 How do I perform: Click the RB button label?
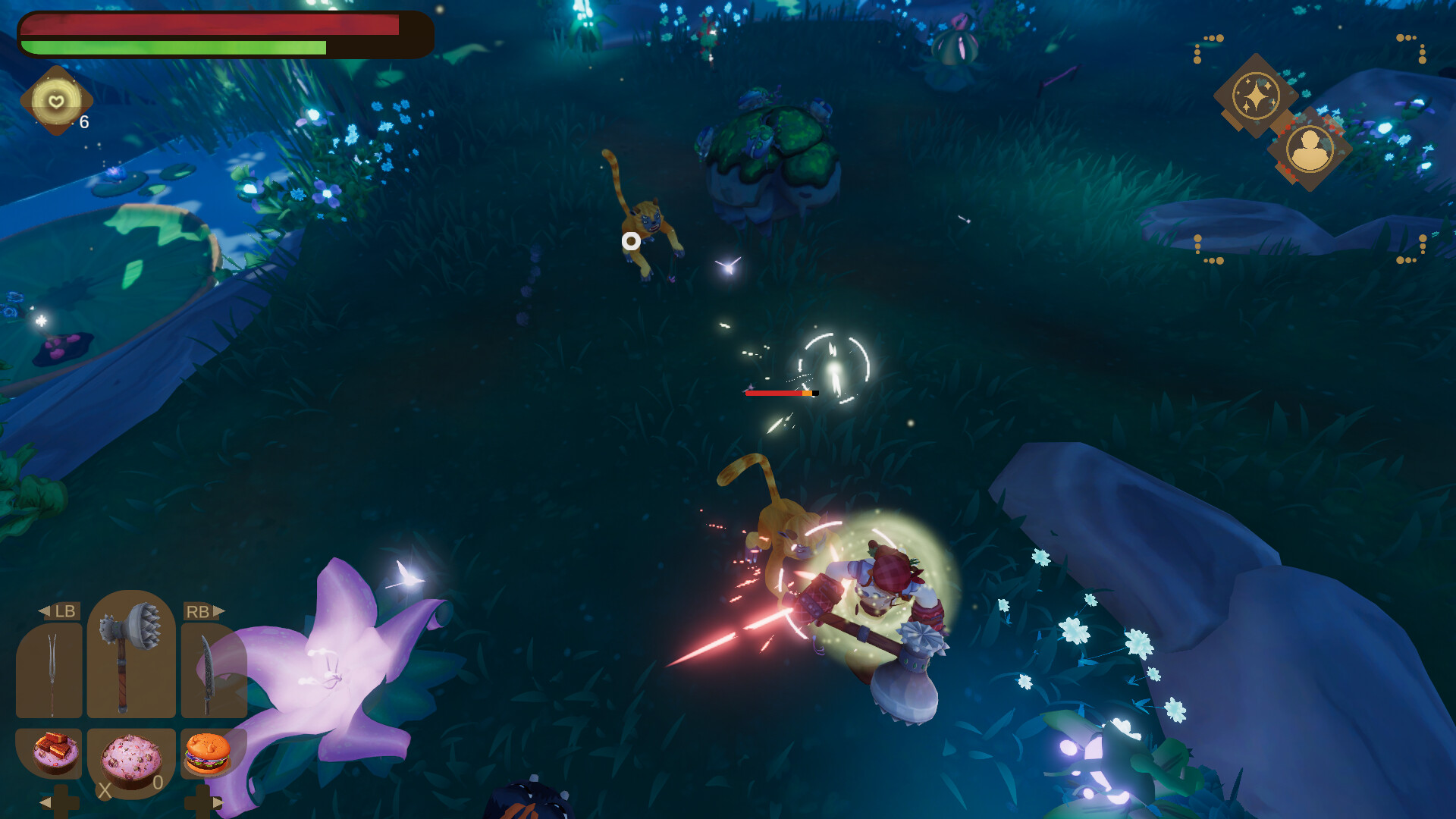coord(199,611)
